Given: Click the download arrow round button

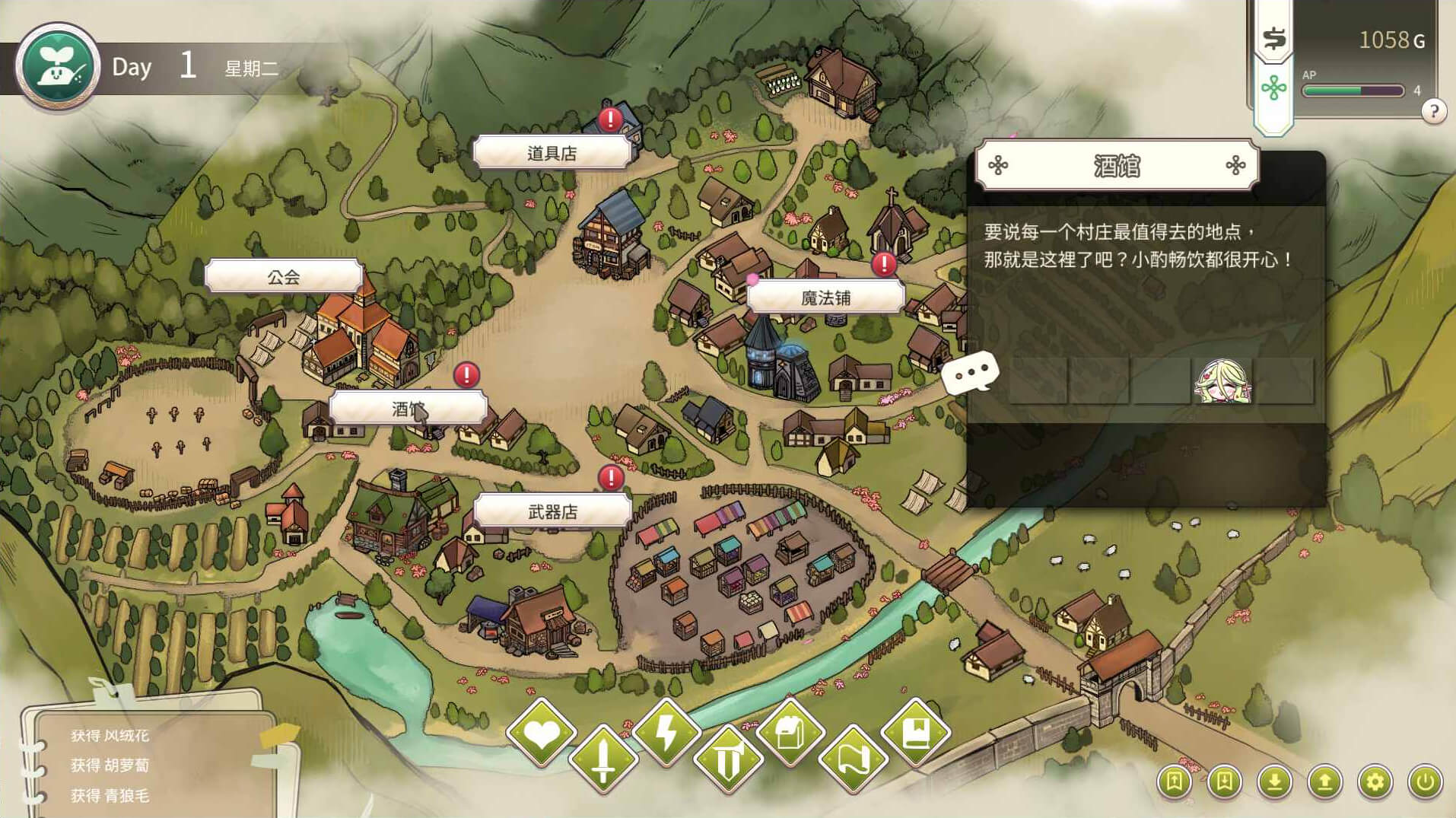Looking at the screenshot, I should coord(1274,781).
